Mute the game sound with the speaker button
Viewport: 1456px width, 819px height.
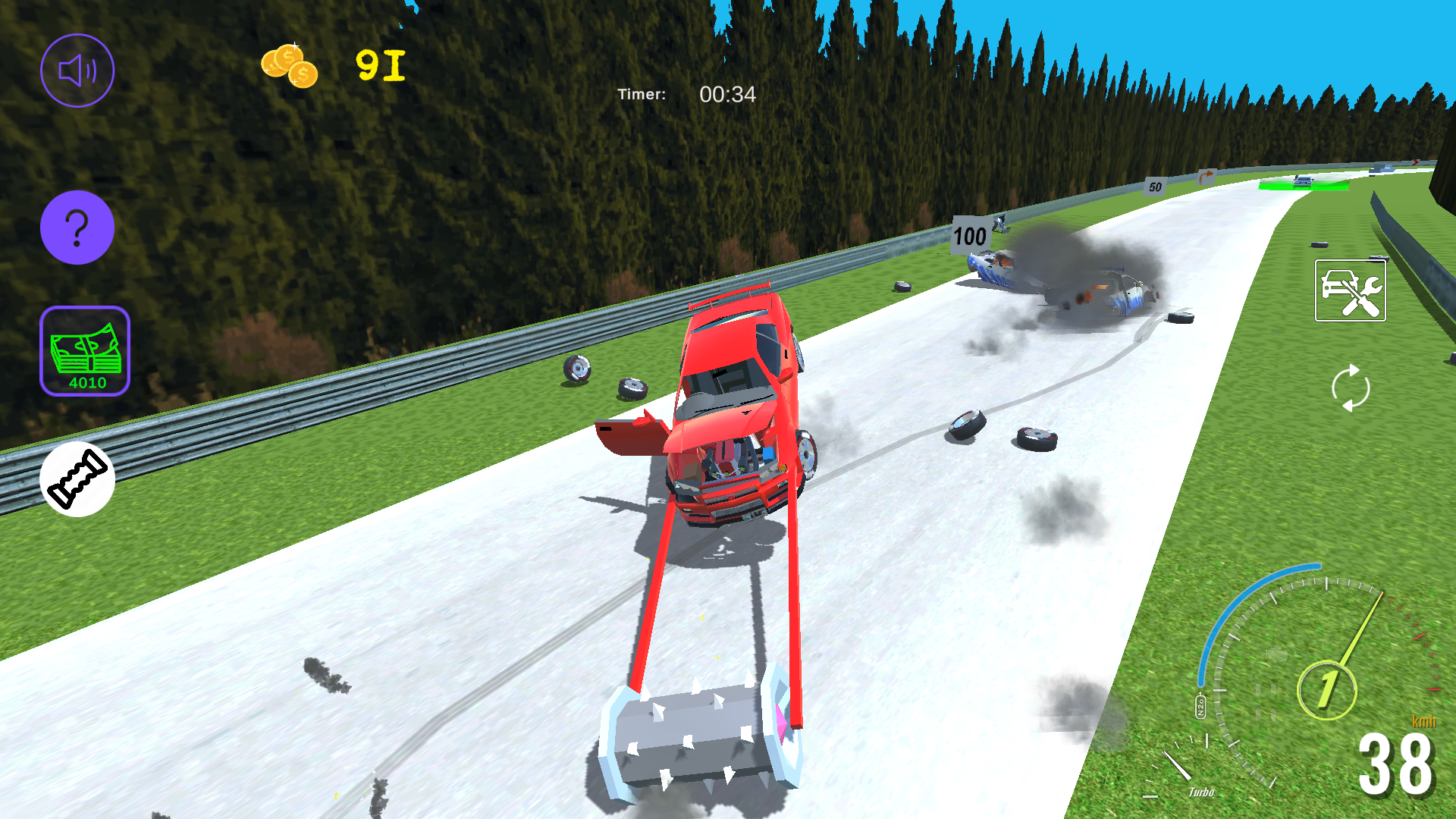click(77, 69)
